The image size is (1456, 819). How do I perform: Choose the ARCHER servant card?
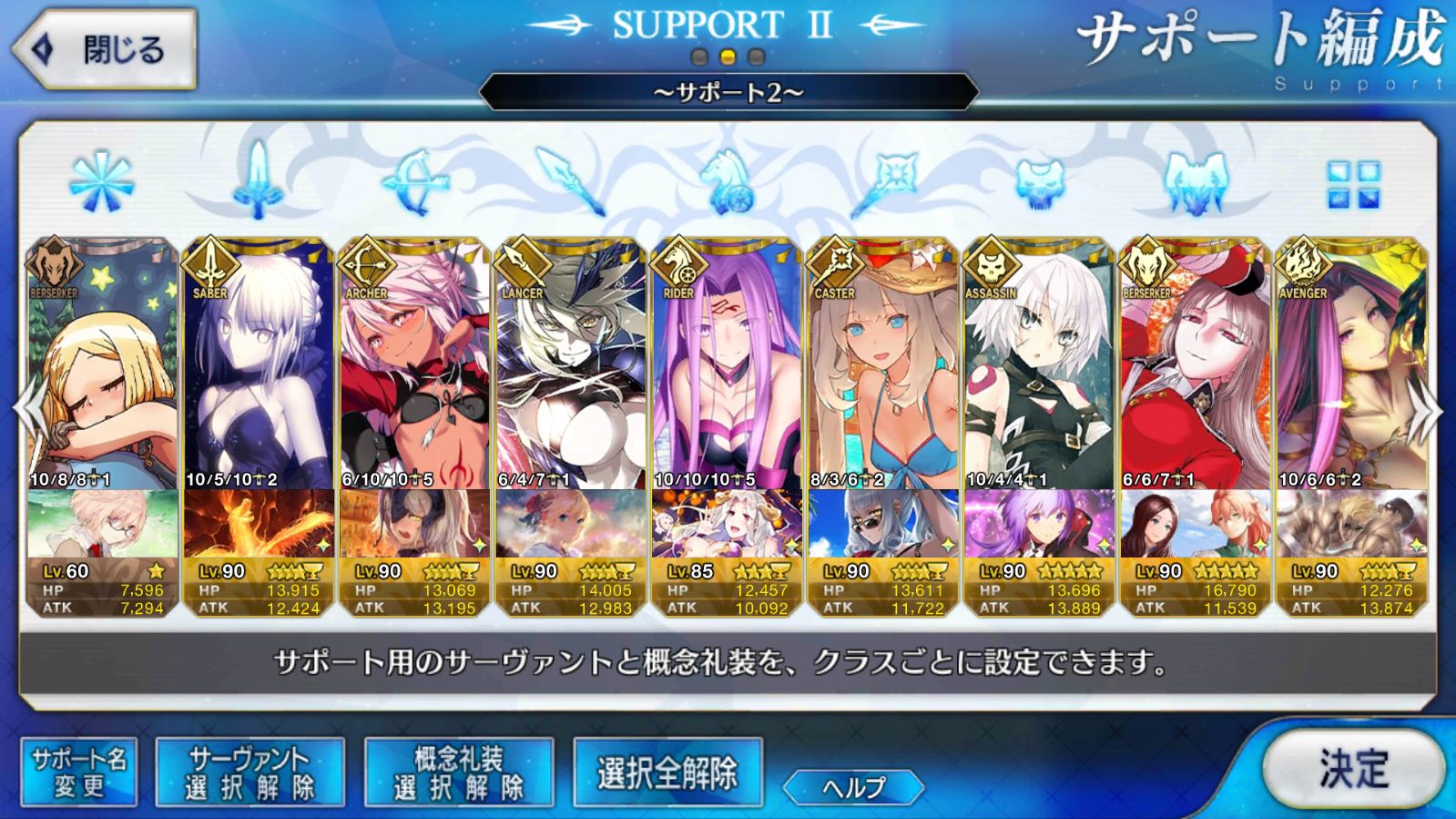coord(414,364)
